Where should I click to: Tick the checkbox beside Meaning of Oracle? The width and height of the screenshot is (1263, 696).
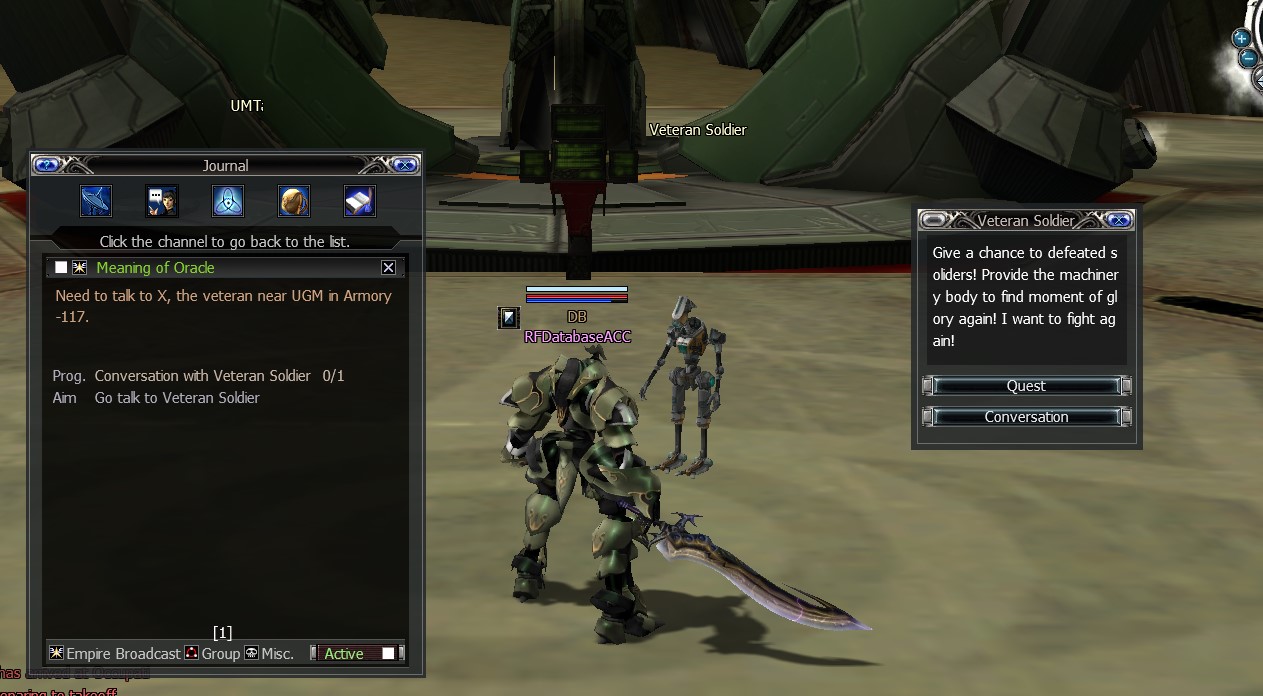(61, 268)
